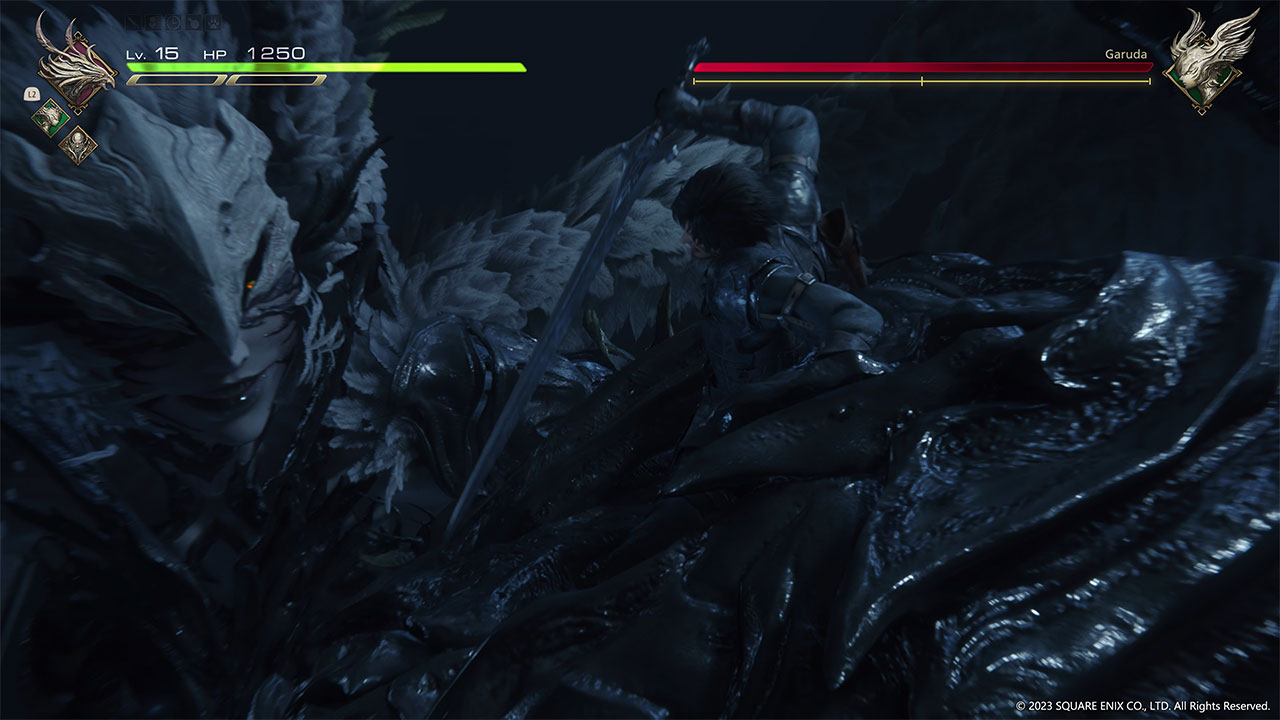Switch to the green Garuda Eikon icon
The width and height of the screenshot is (1280, 720).
tap(50, 118)
